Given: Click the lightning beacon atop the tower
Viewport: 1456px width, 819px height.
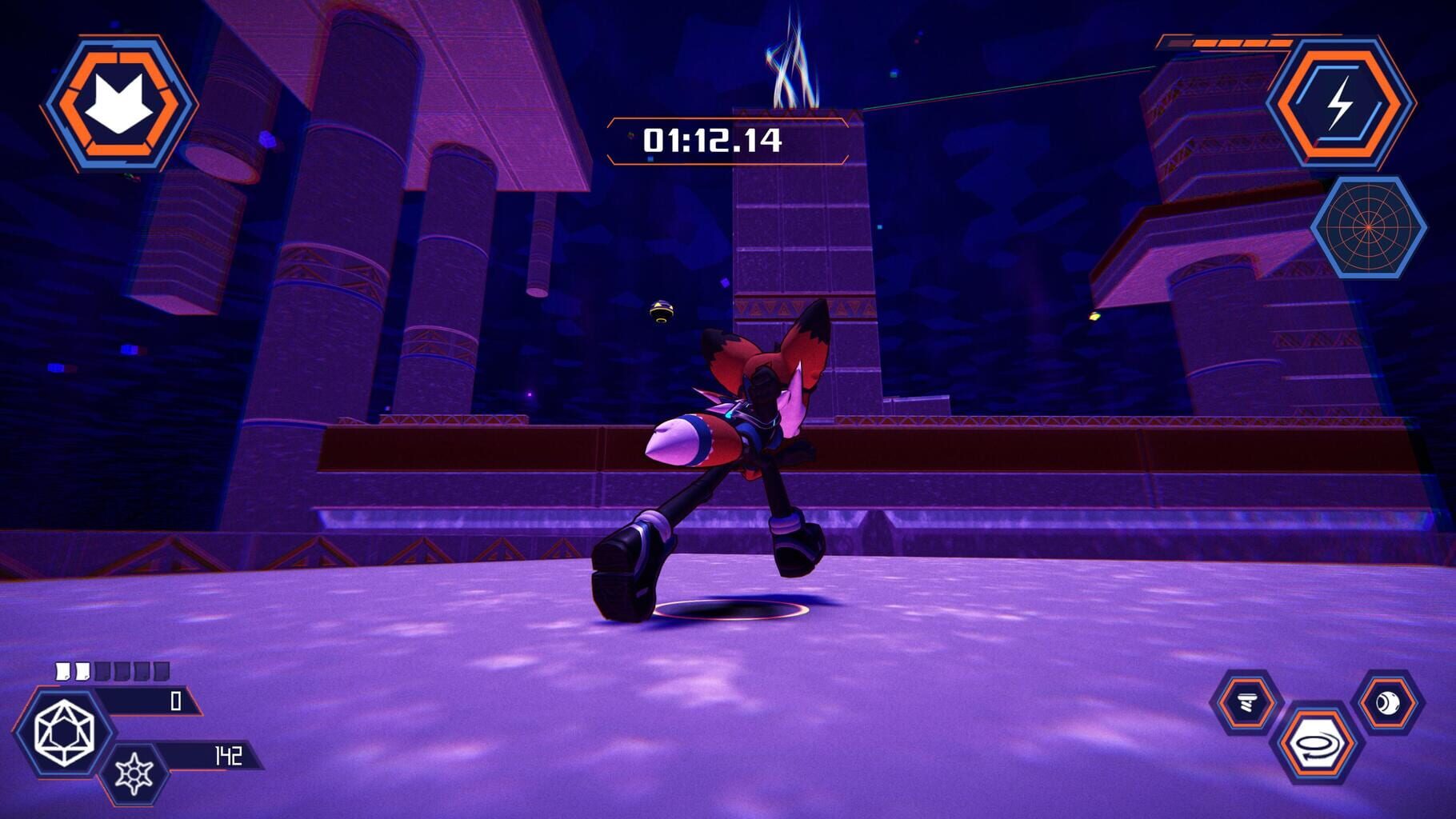Looking at the screenshot, I should [x=792, y=56].
